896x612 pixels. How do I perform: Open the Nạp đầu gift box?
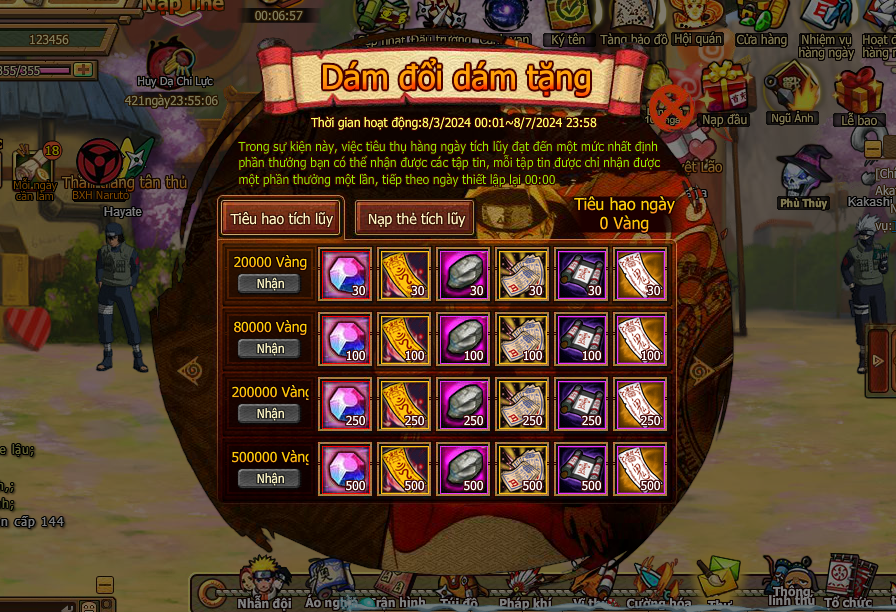click(x=725, y=92)
